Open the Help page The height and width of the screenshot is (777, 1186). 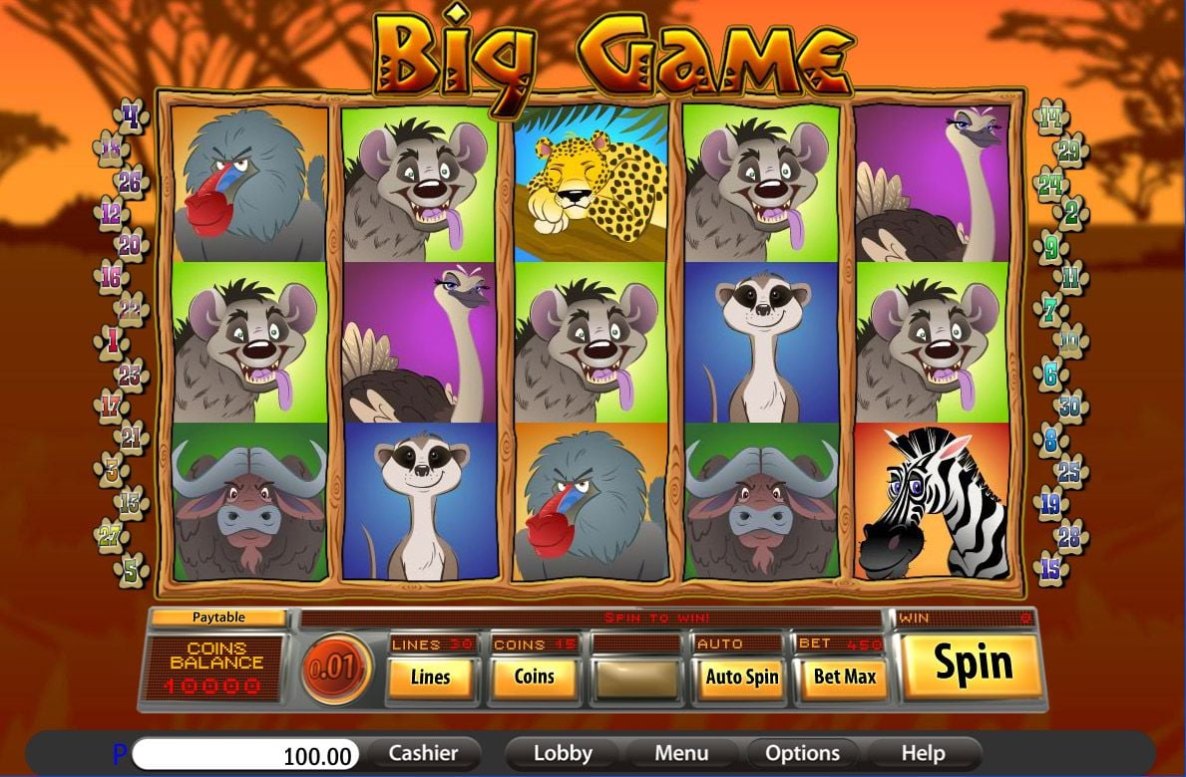click(922, 753)
